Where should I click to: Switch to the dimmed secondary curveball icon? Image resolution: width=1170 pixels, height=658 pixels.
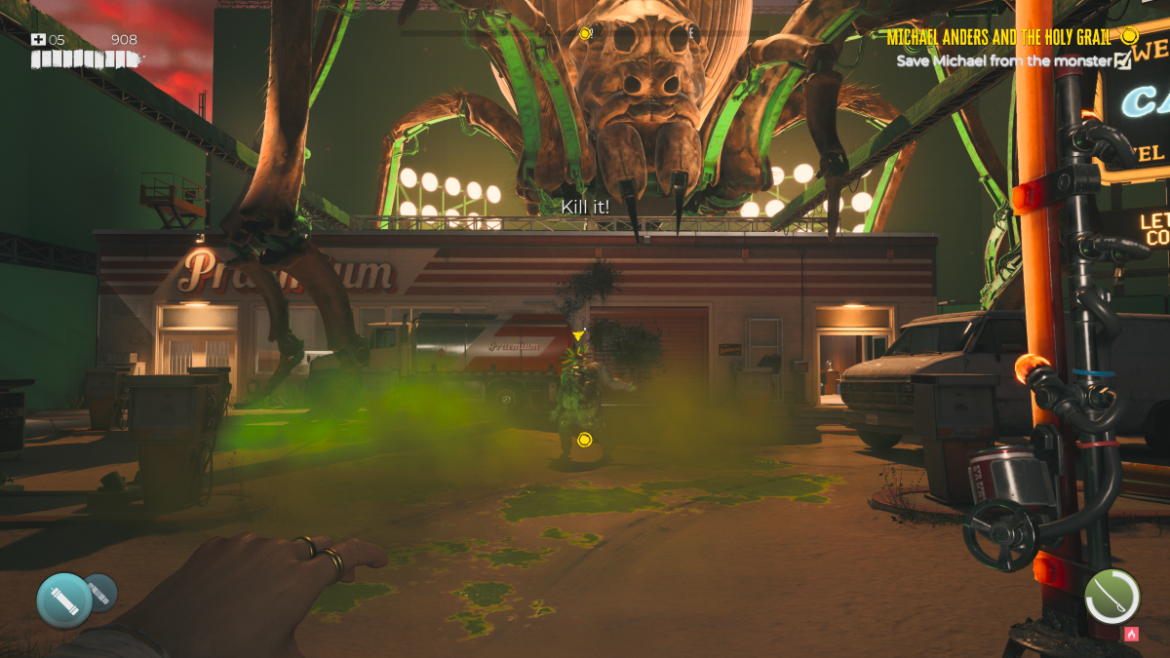click(x=101, y=593)
